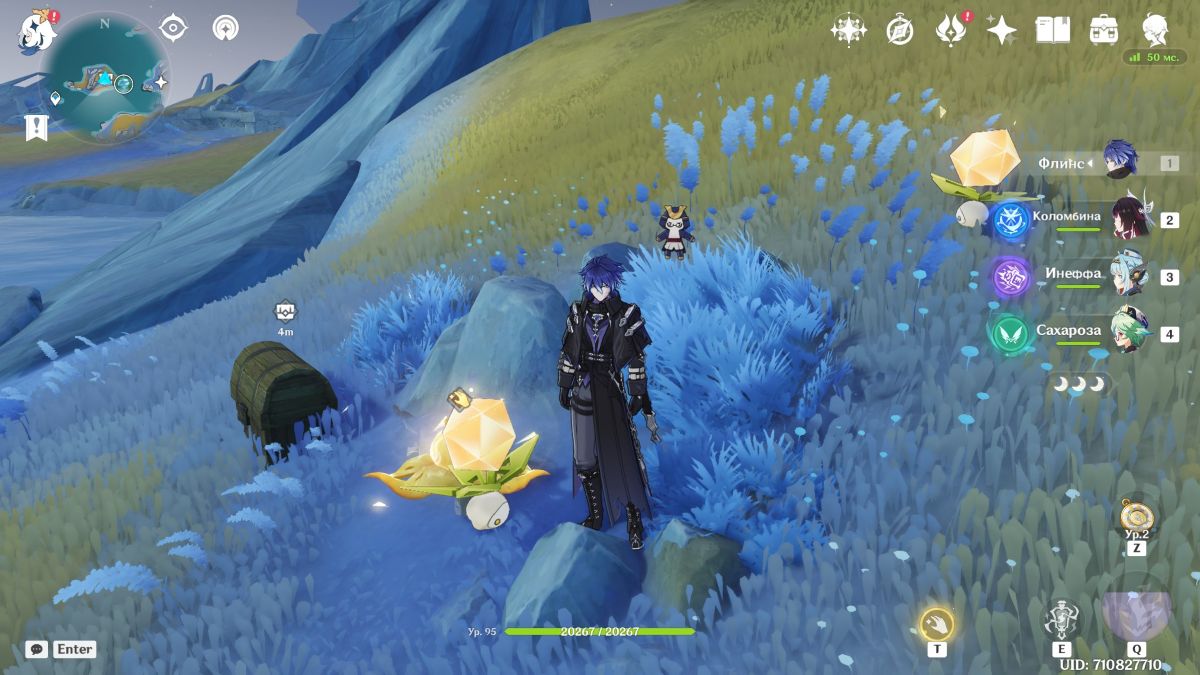Image resolution: width=1200 pixels, height=675 pixels.
Task: Open the Wish sparkle star menu
Action: 1001,30
